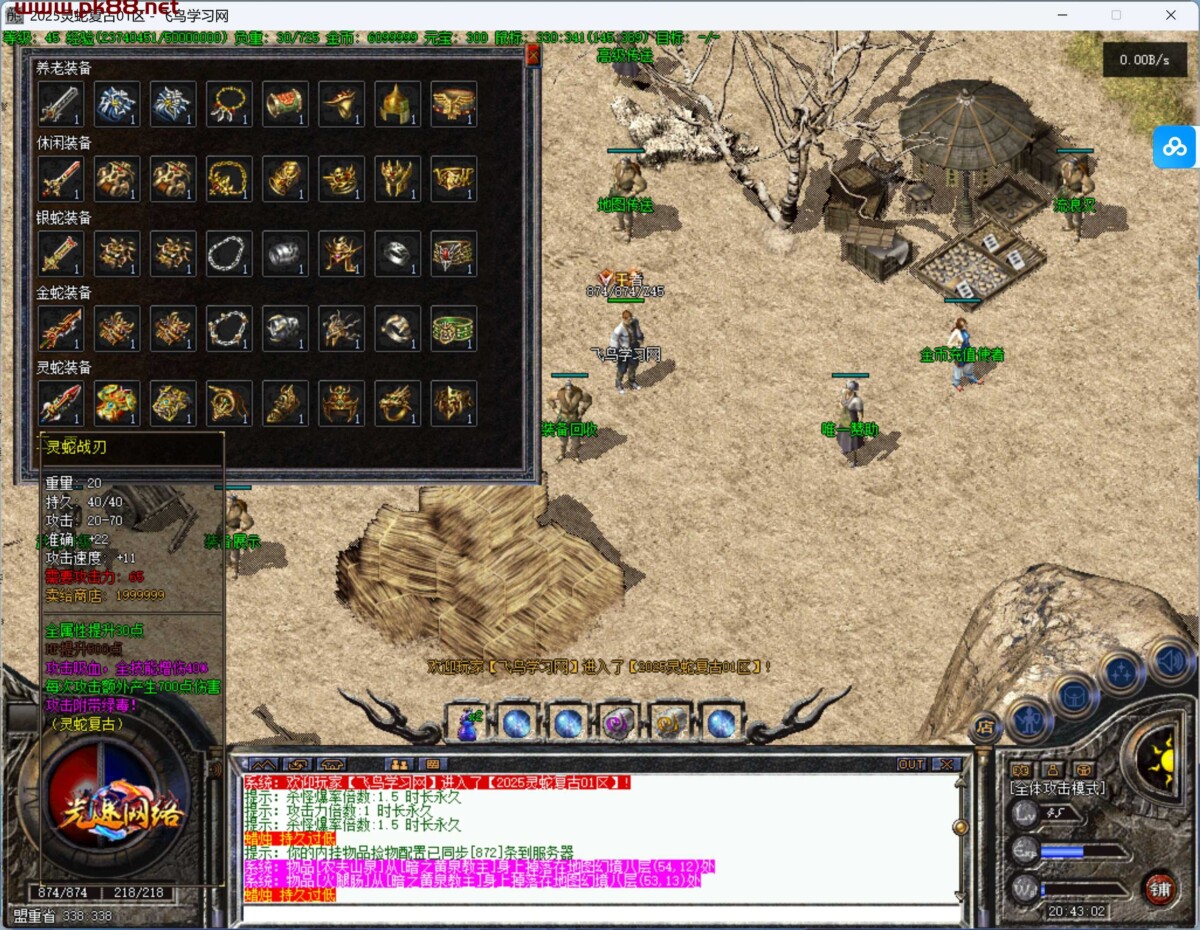Select the 银蛇装备 sword slot
Image resolution: width=1200 pixels, height=930 pixels.
[x=60, y=254]
